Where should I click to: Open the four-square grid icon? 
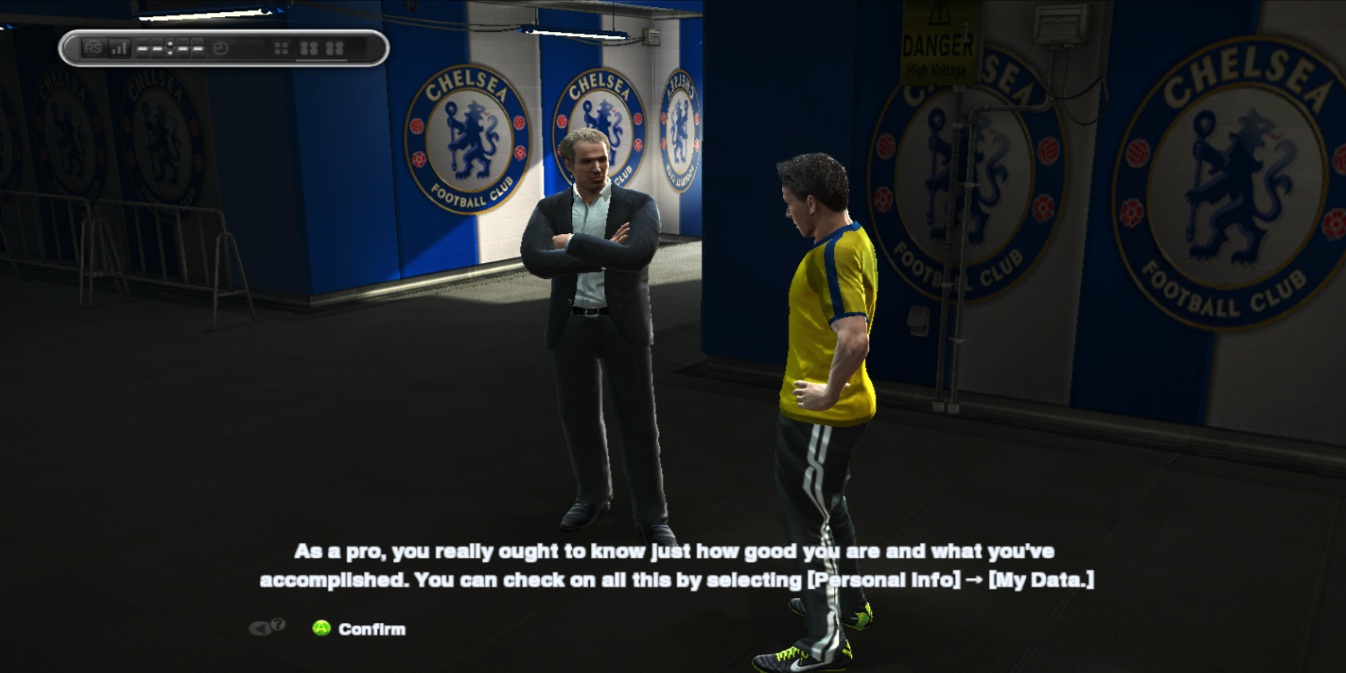click(281, 48)
